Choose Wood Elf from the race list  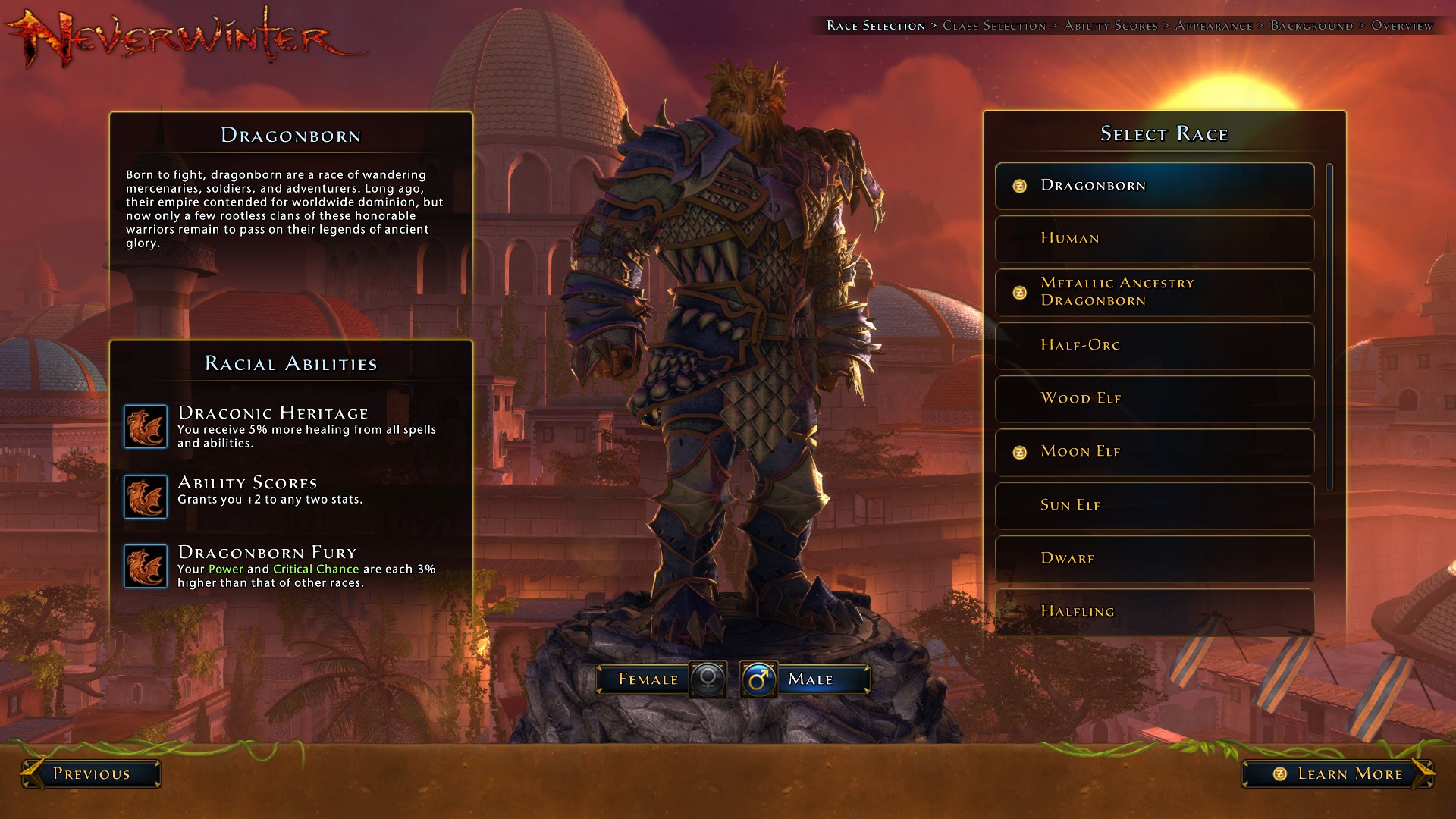coord(1154,399)
